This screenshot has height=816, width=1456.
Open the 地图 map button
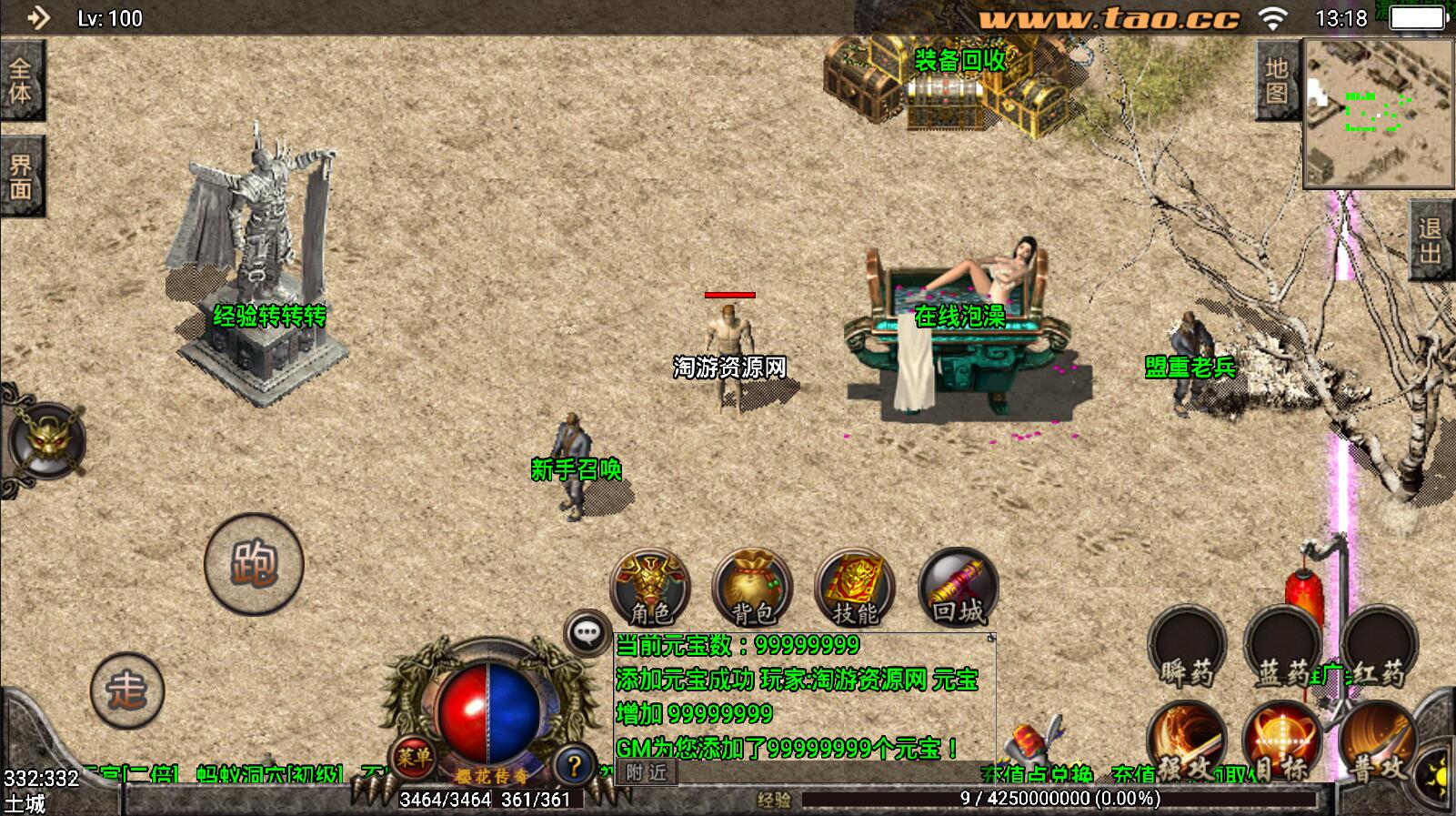pos(1277,81)
